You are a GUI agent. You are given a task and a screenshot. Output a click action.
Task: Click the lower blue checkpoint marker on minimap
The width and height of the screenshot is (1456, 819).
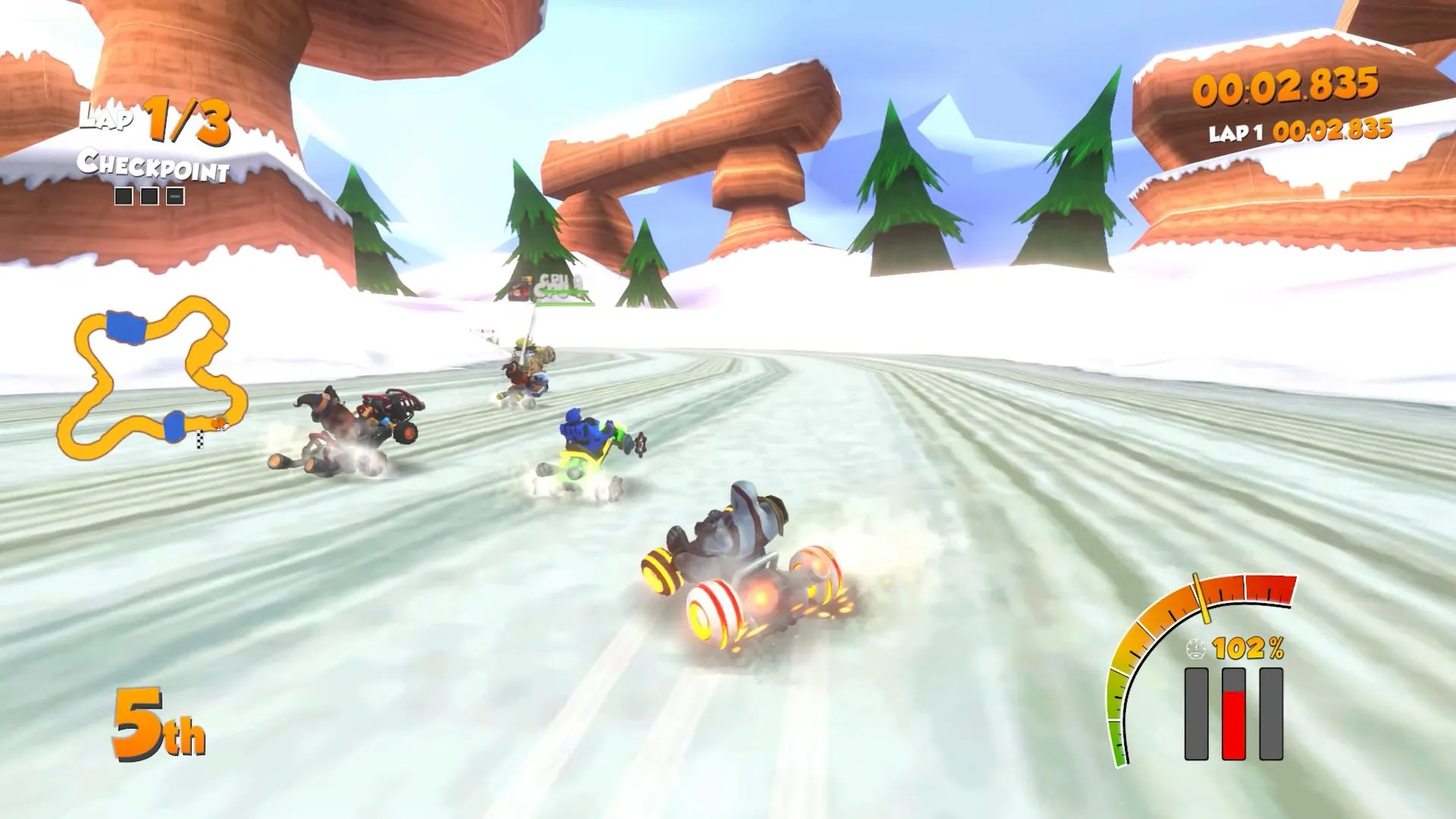click(x=174, y=427)
